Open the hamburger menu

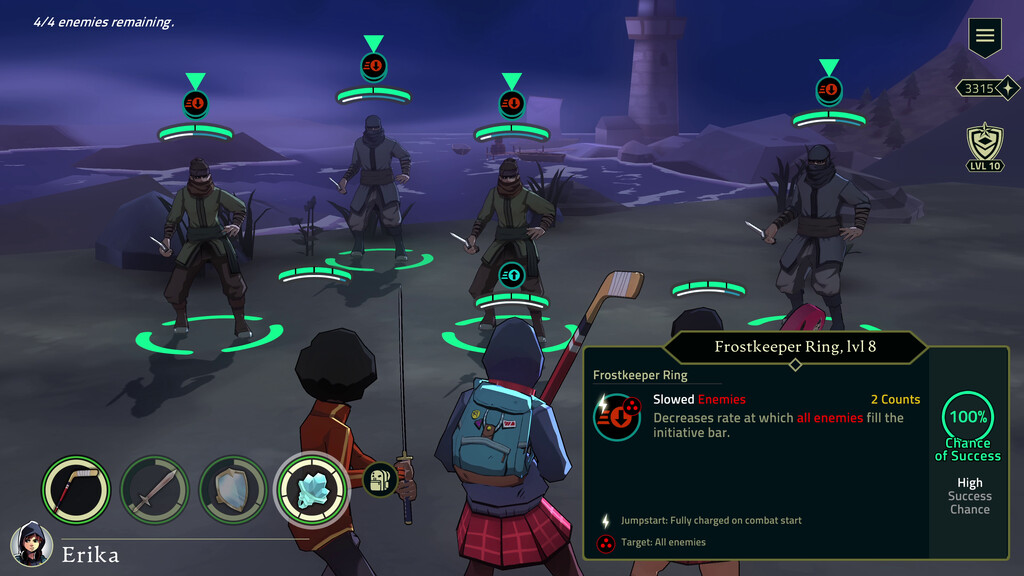click(985, 37)
